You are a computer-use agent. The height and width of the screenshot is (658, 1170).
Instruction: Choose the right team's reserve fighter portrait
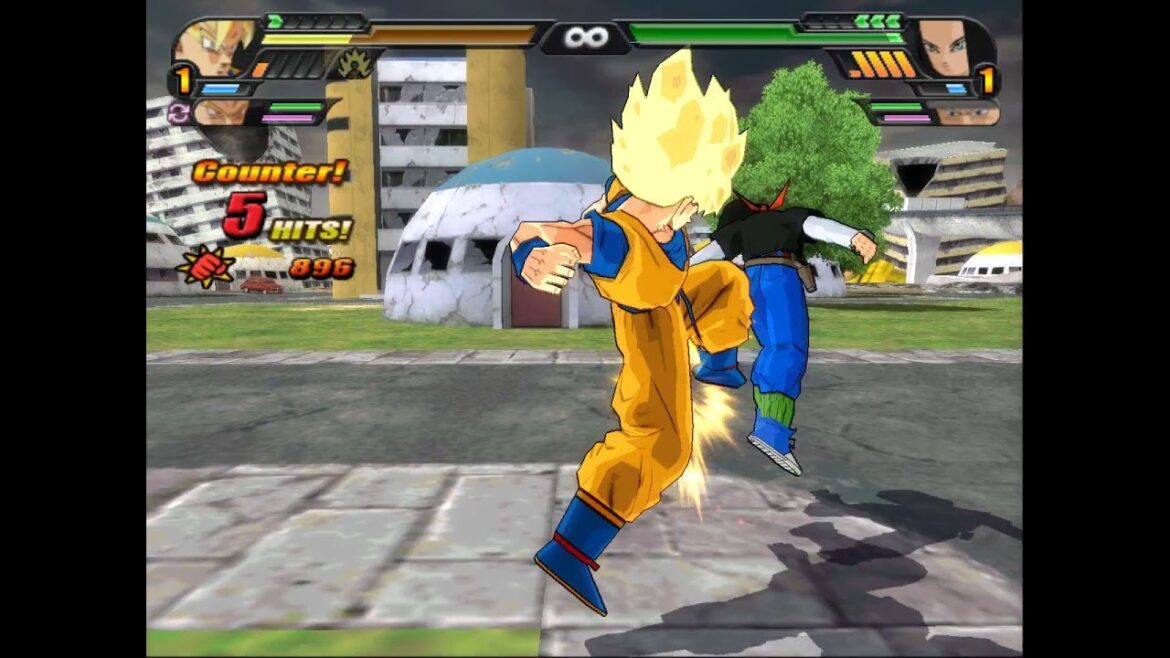pyautogui.click(x=966, y=115)
